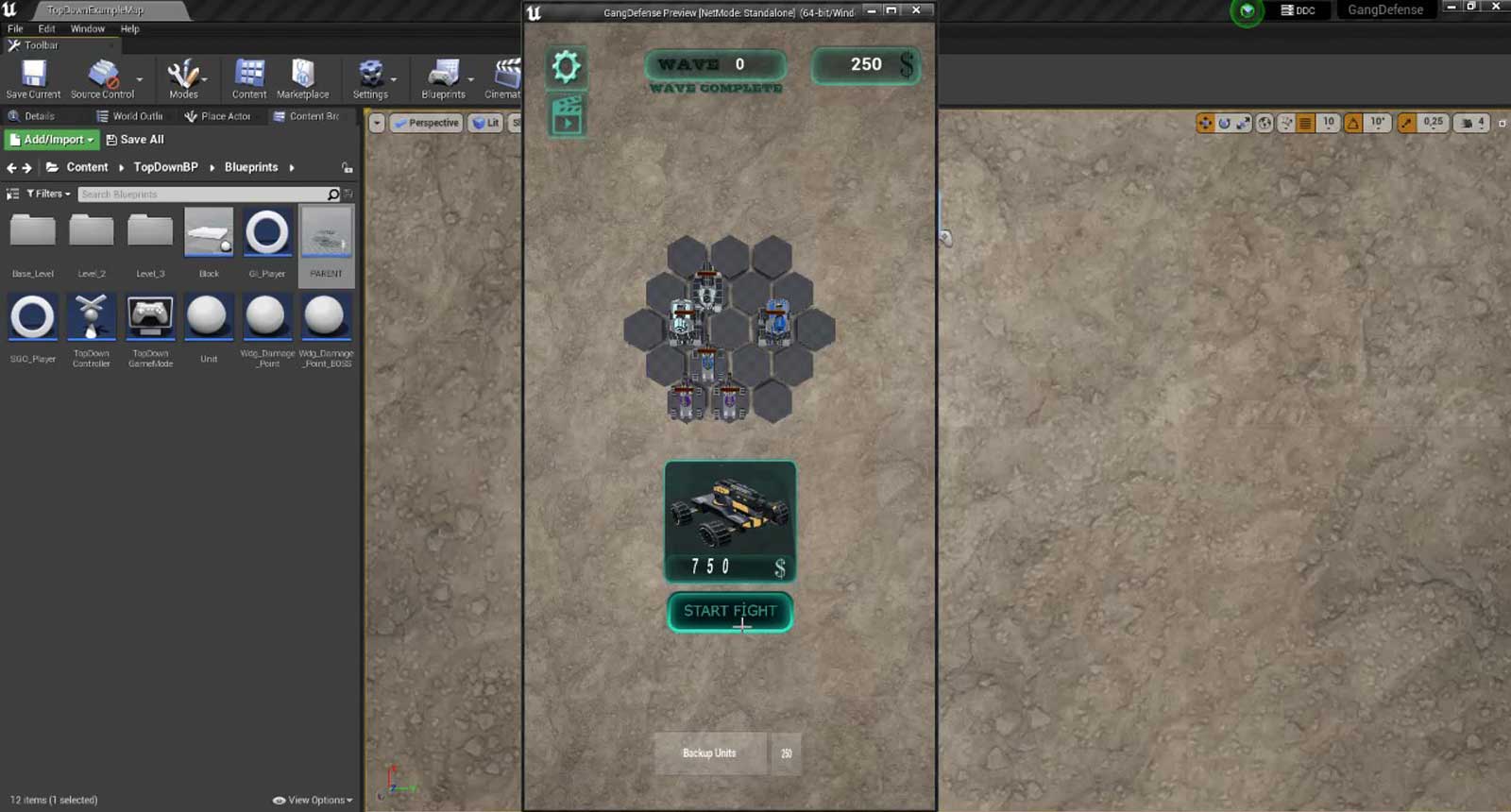Screen dimensions: 1511x812
Task: Click the clapperboard video icon
Action: click(567, 116)
